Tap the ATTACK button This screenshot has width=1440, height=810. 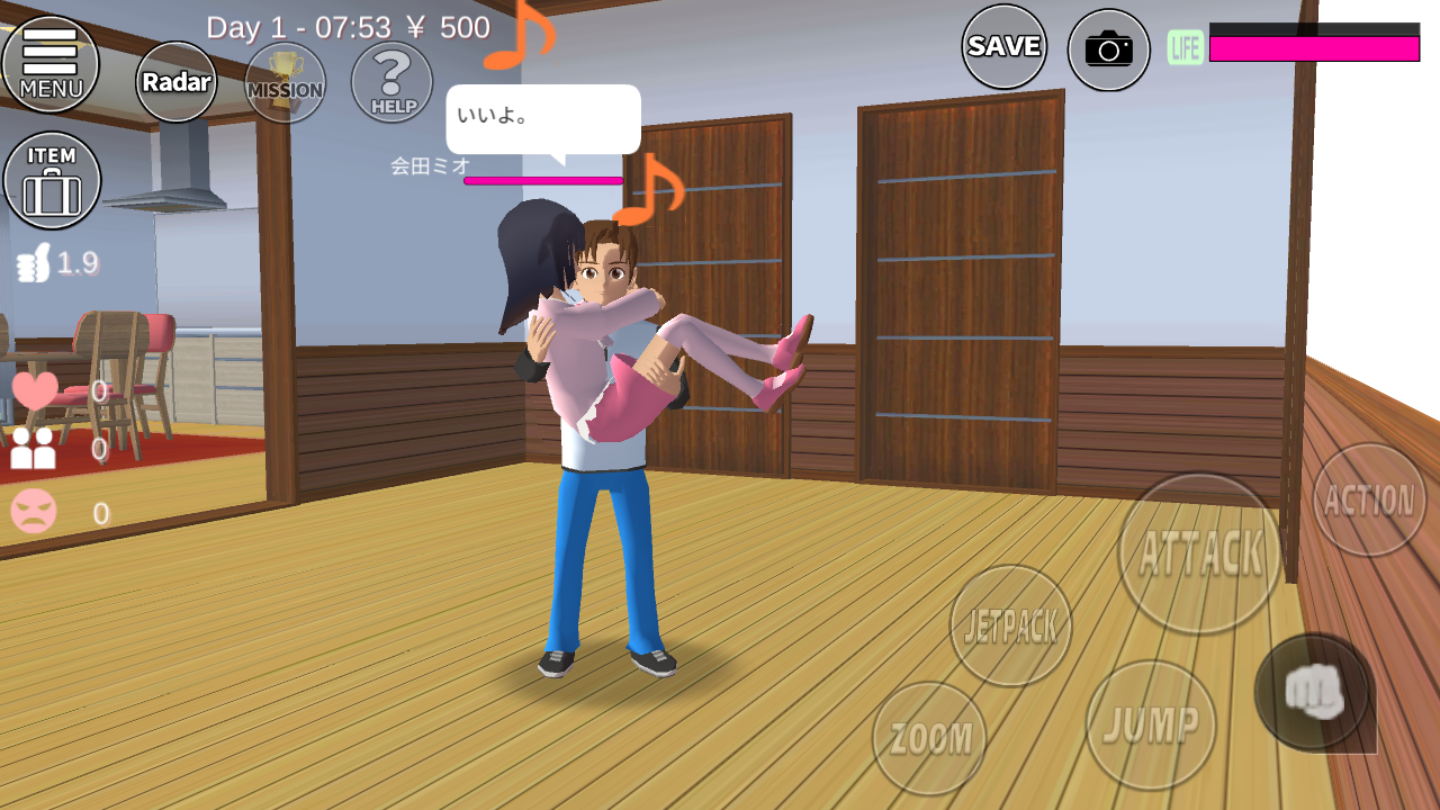(x=1200, y=553)
